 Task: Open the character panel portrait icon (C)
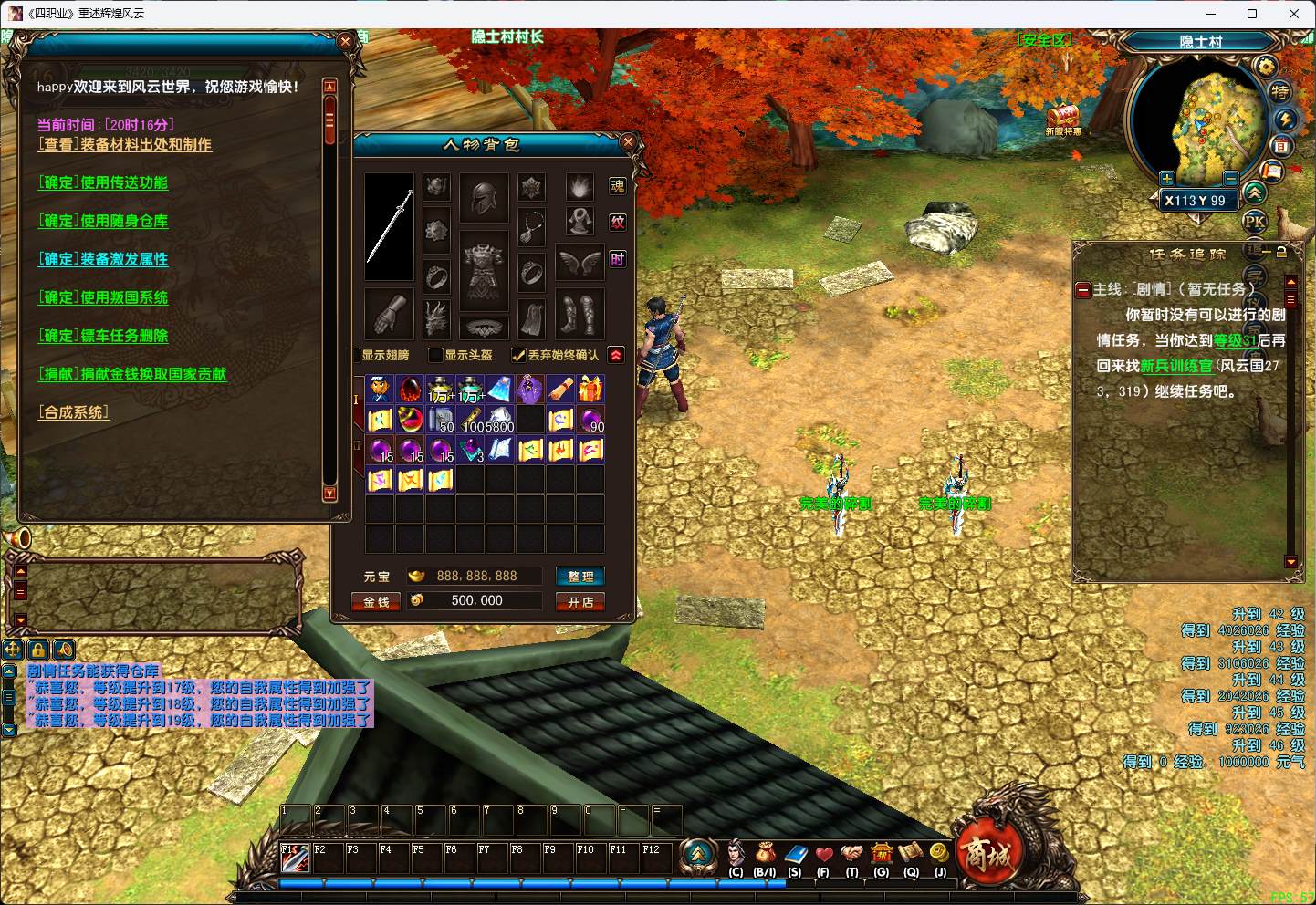click(736, 855)
